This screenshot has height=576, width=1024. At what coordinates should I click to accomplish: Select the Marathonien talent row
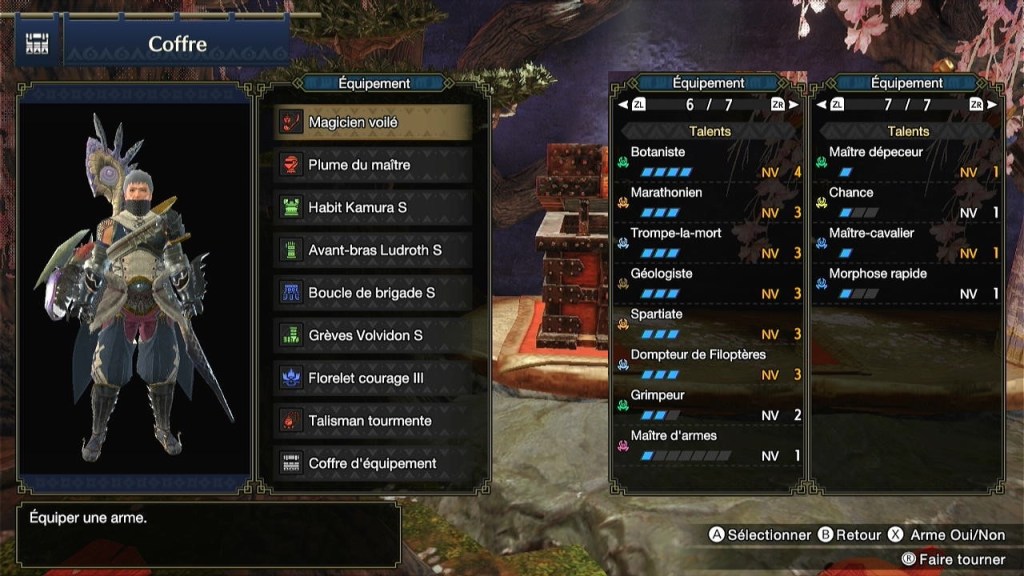pos(709,202)
